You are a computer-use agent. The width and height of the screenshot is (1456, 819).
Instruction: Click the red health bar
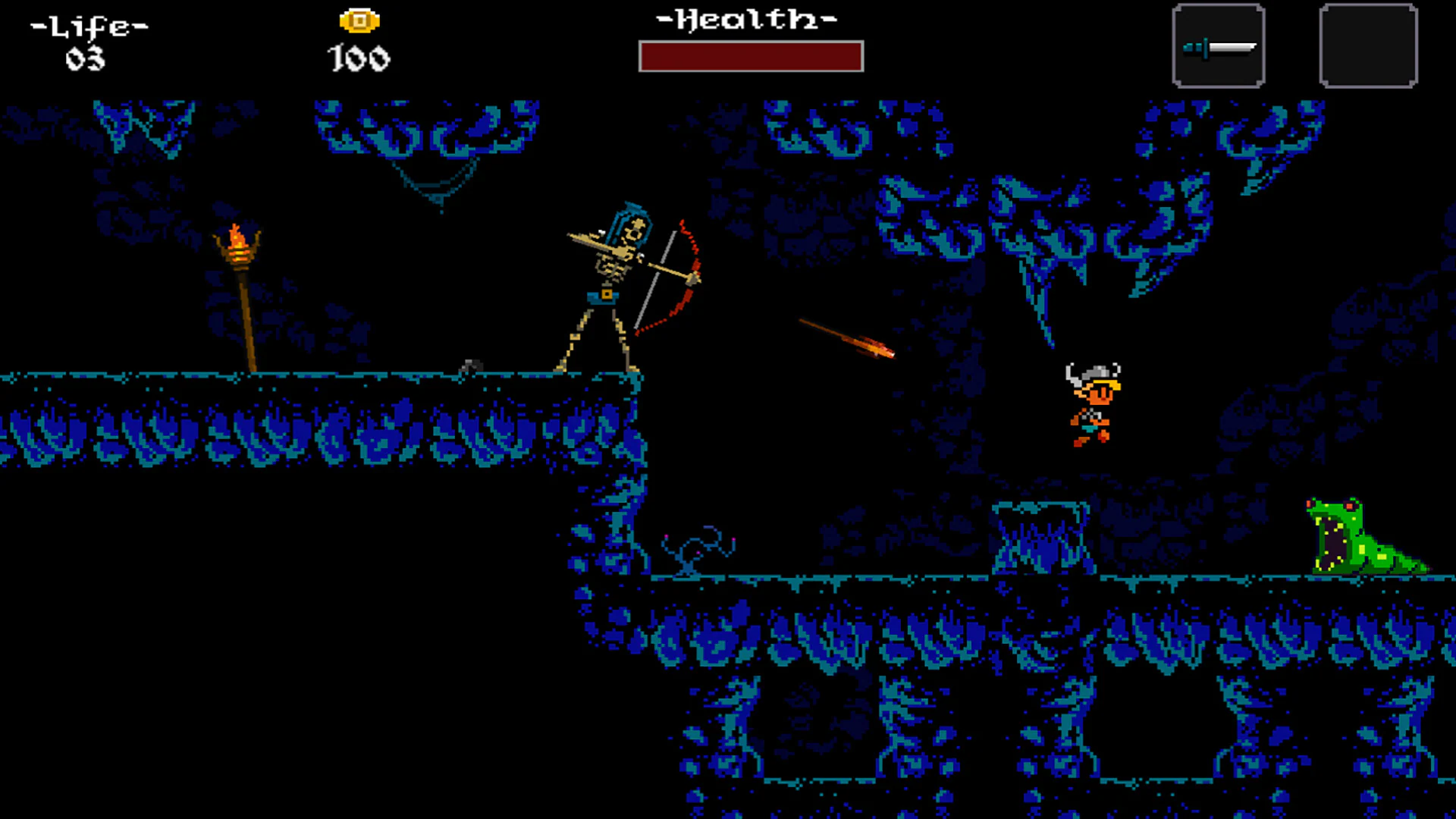(x=751, y=56)
